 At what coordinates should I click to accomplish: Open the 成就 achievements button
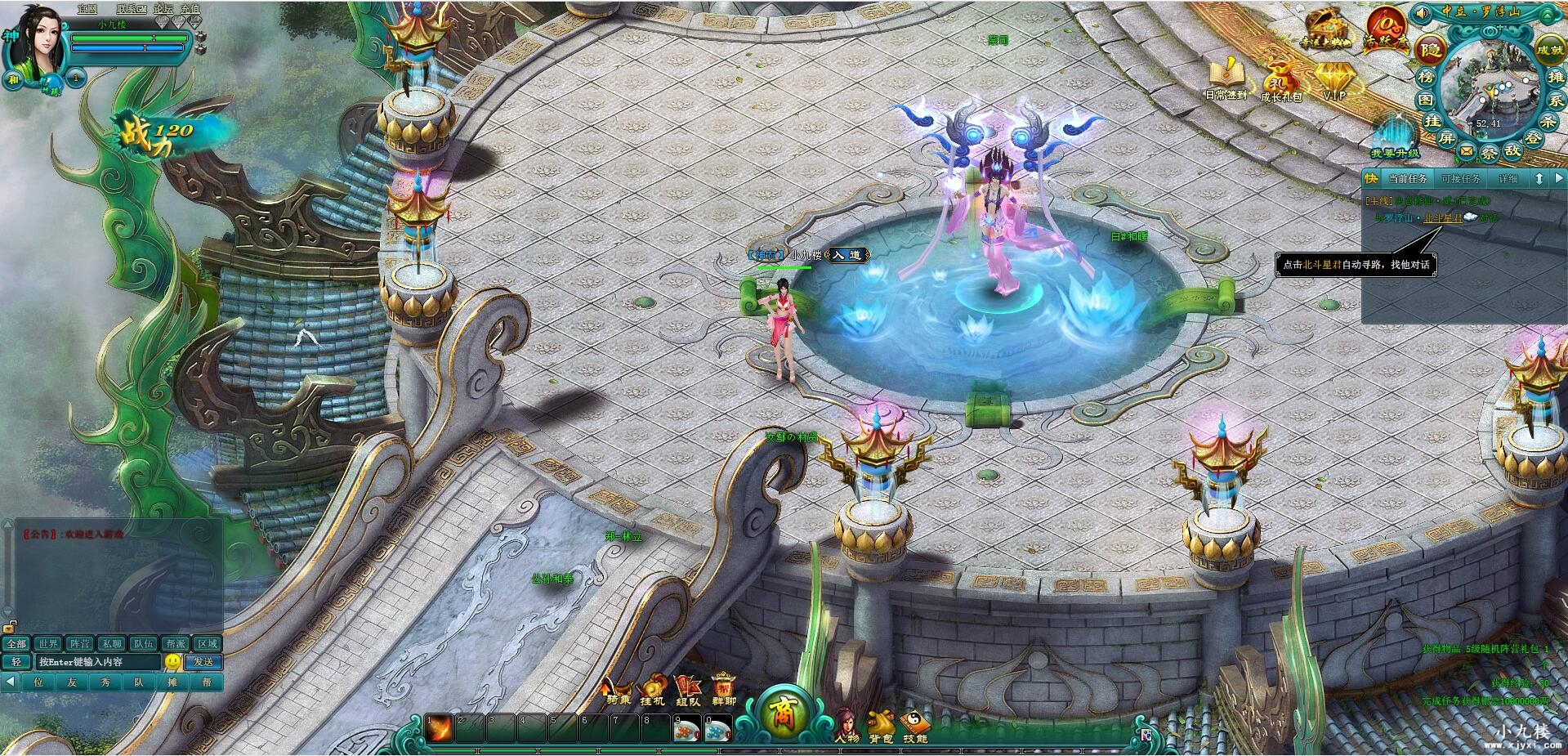1549,49
